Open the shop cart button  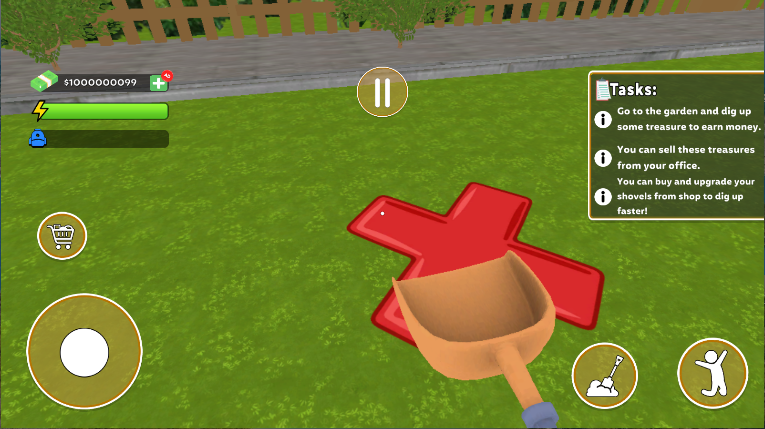[x=62, y=236]
